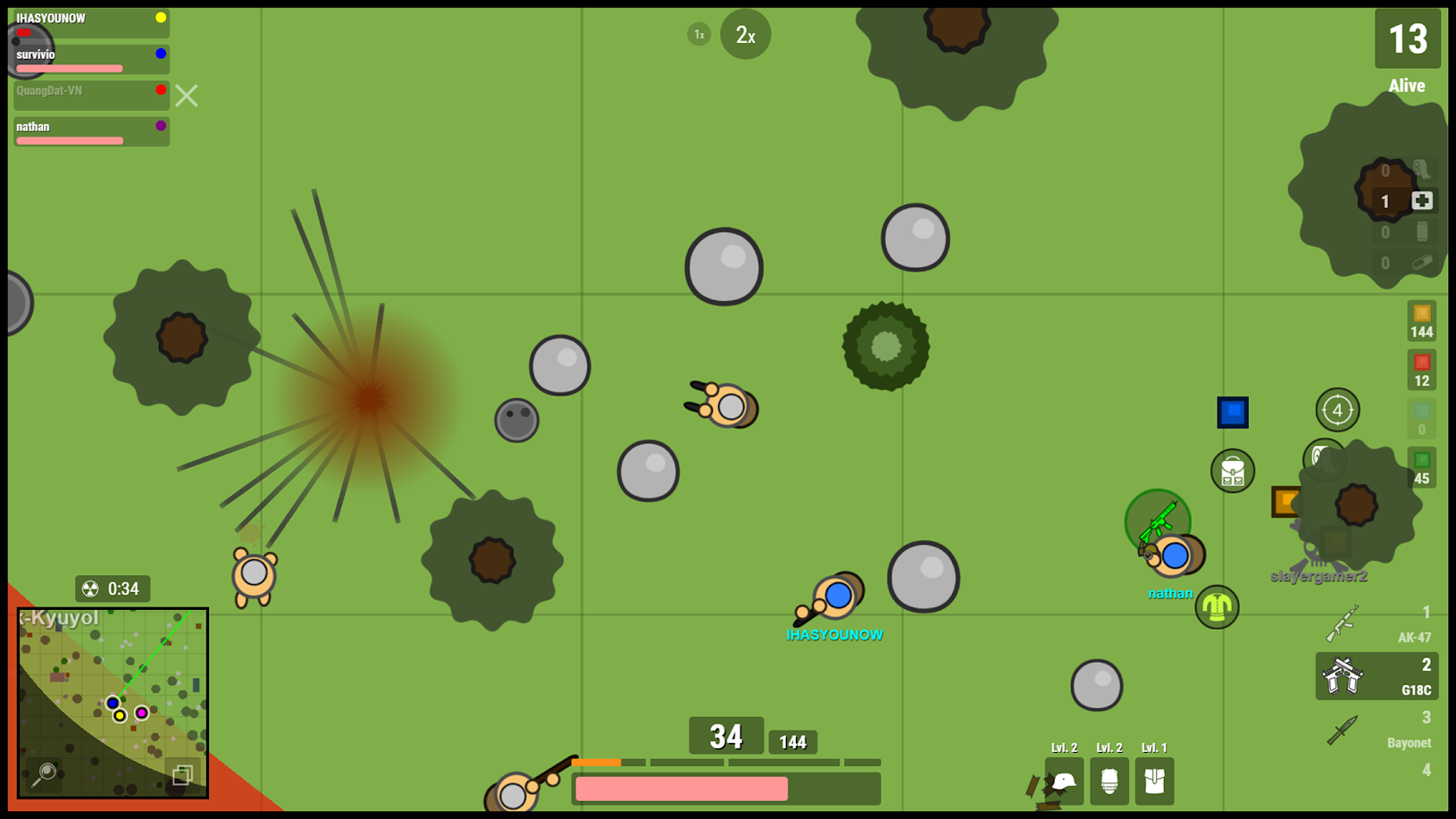Image resolution: width=1456 pixels, height=819 pixels.
Task: Dismiss QuangDat-VN with the X
Action: [186, 96]
